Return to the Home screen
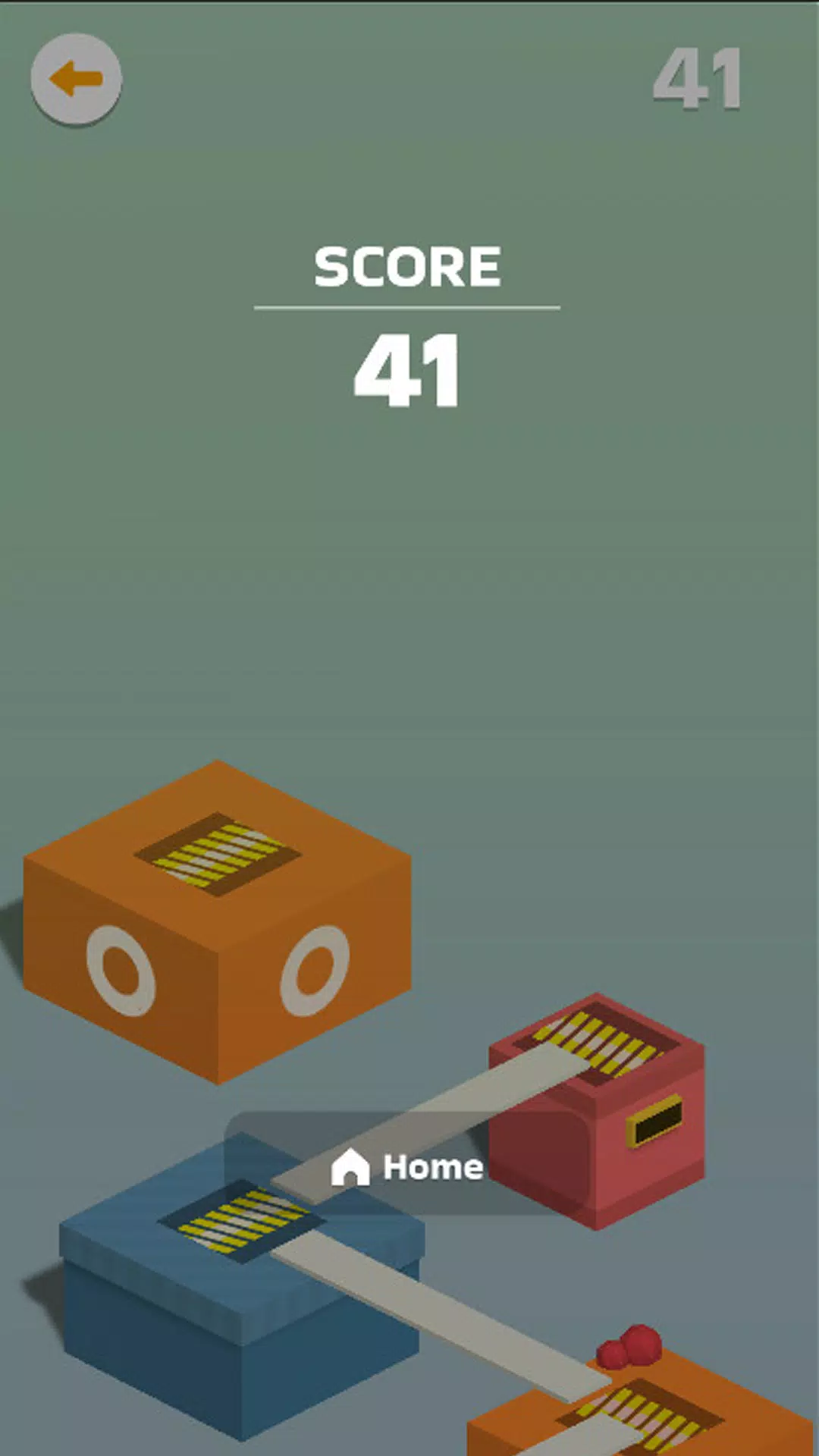819x1456 pixels. tap(407, 1166)
